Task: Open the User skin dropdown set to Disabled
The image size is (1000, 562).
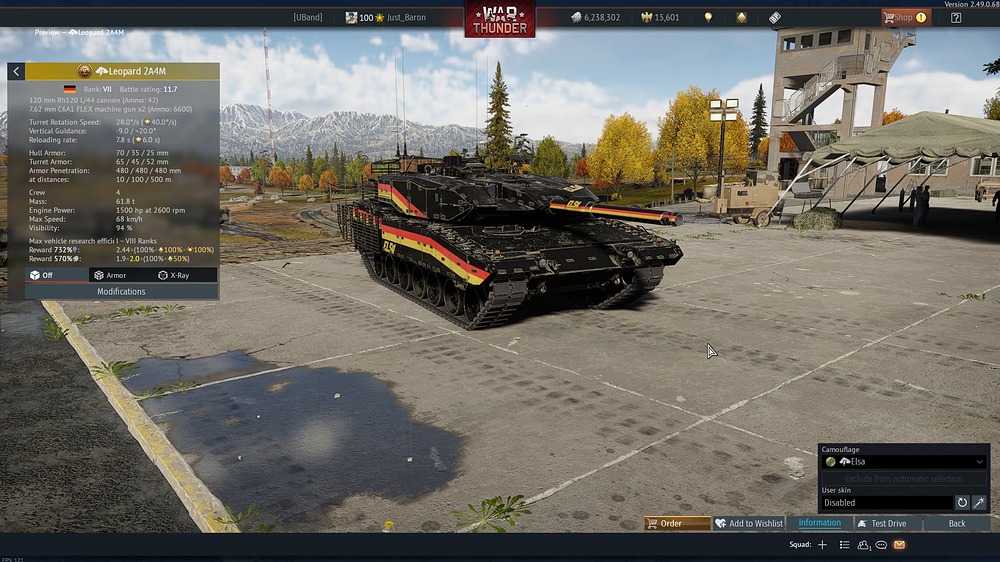Action: [886, 503]
